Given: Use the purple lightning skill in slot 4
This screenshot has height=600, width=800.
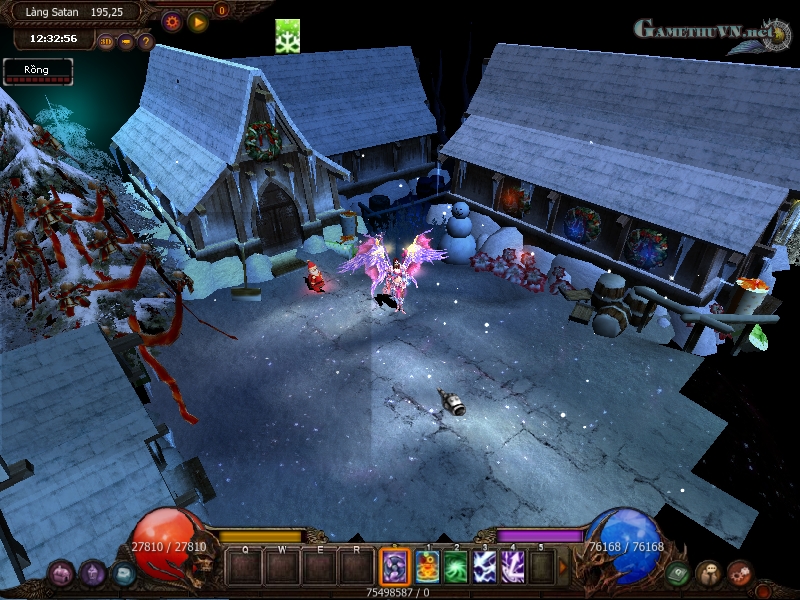Looking at the screenshot, I should (x=513, y=568).
